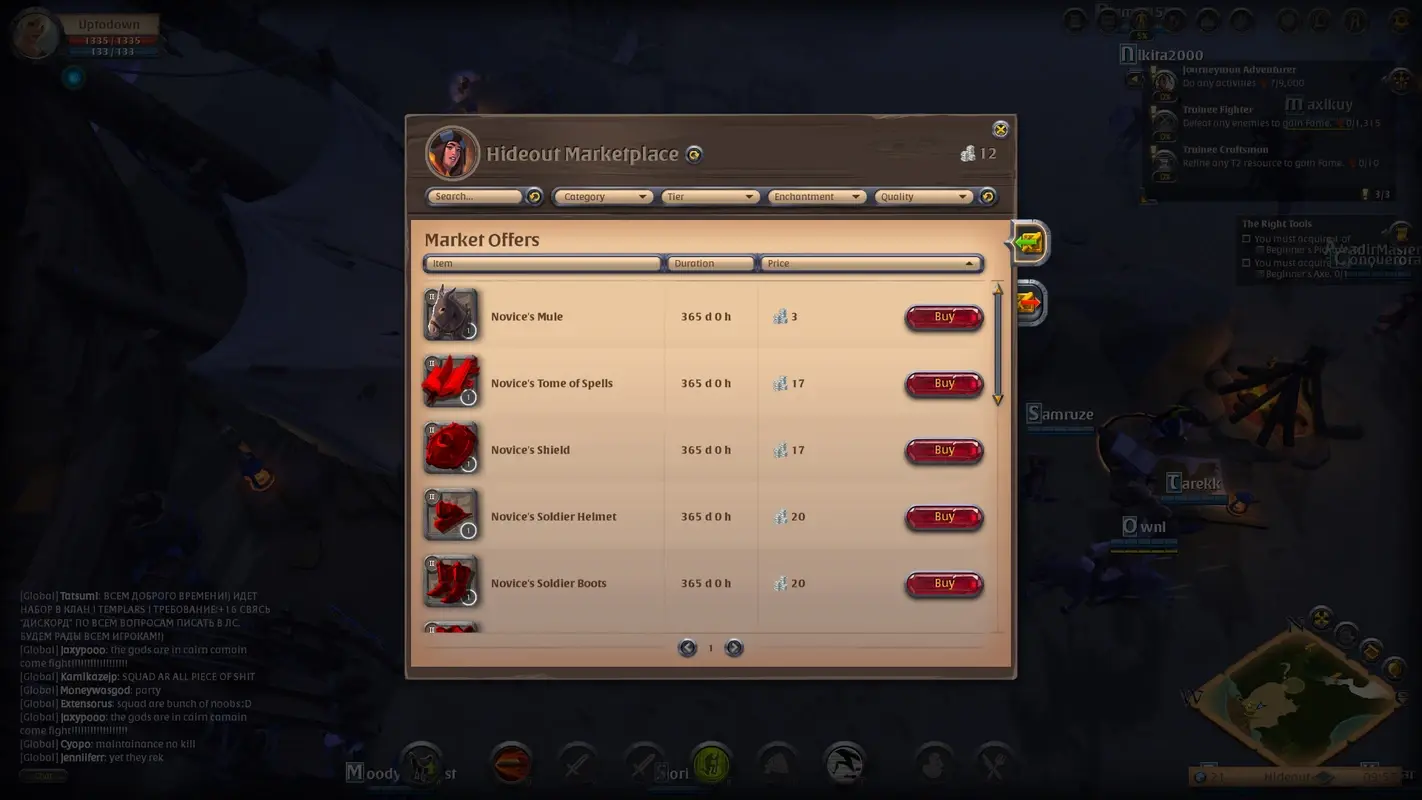
Task: Open the Sell Orders tab with the red arrow icon
Action: coord(1029,303)
